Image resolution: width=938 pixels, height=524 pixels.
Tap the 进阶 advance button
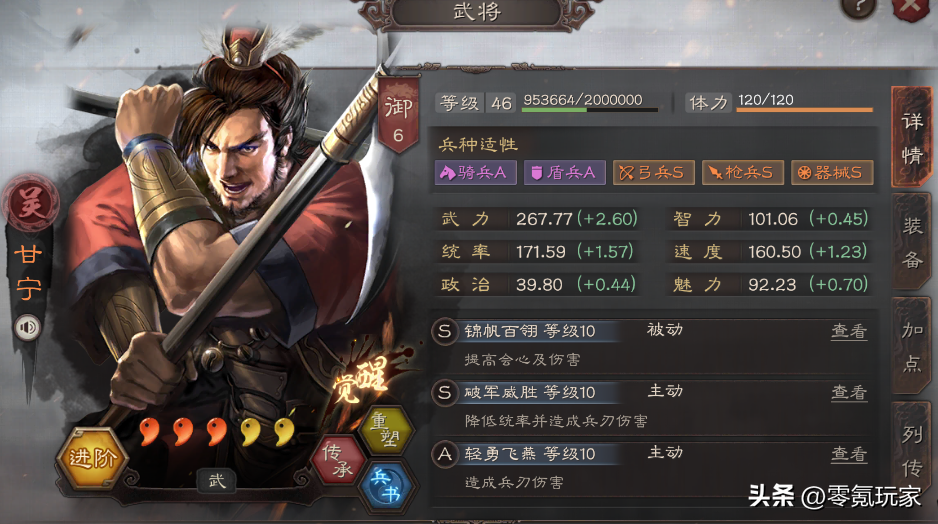[x=92, y=460]
